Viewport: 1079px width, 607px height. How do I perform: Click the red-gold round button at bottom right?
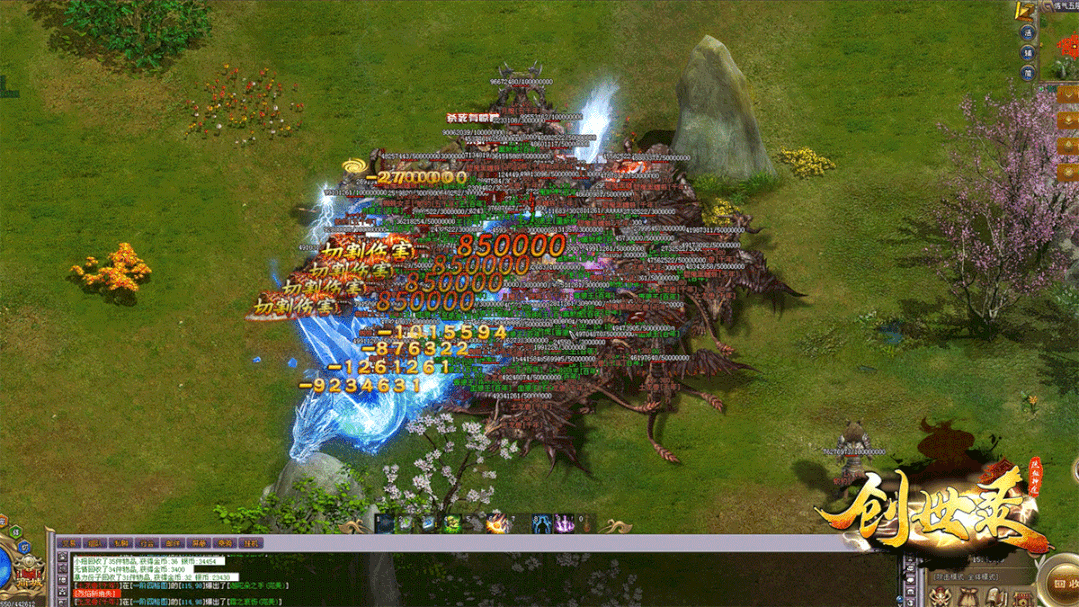pos(1060,584)
